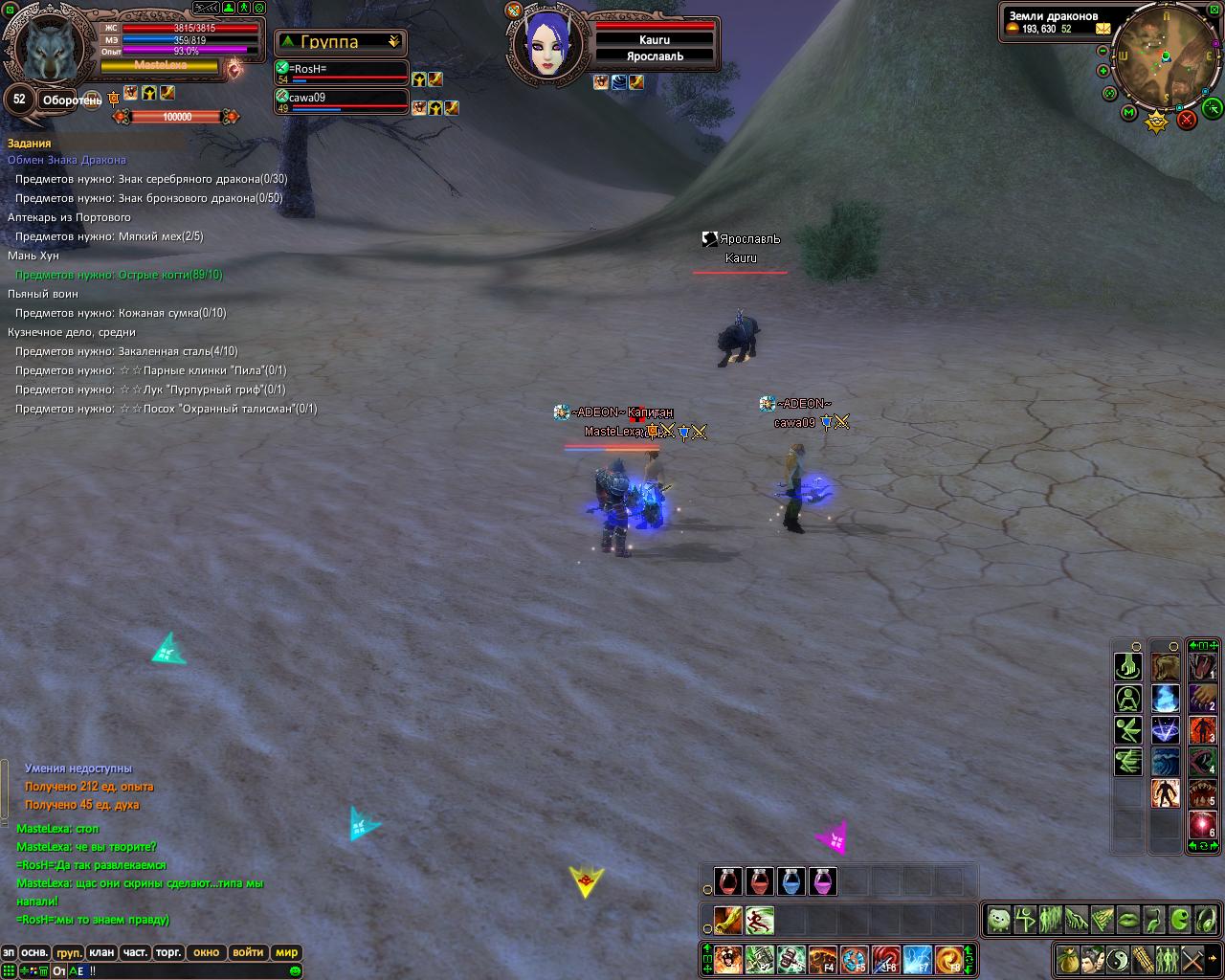1225x980 pixels.
Task: Activate the F7 lightning skill
Action: 918,959
